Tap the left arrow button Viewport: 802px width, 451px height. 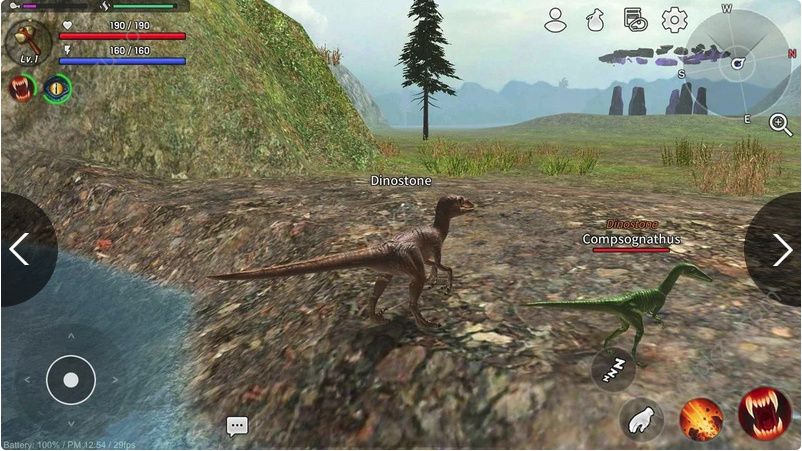pyautogui.click(x=22, y=249)
